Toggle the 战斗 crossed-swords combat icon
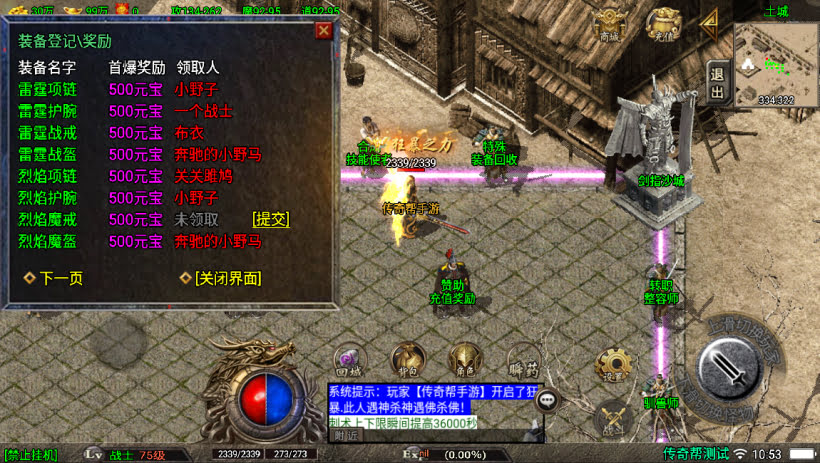This screenshot has width=820, height=463. coord(612,418)
